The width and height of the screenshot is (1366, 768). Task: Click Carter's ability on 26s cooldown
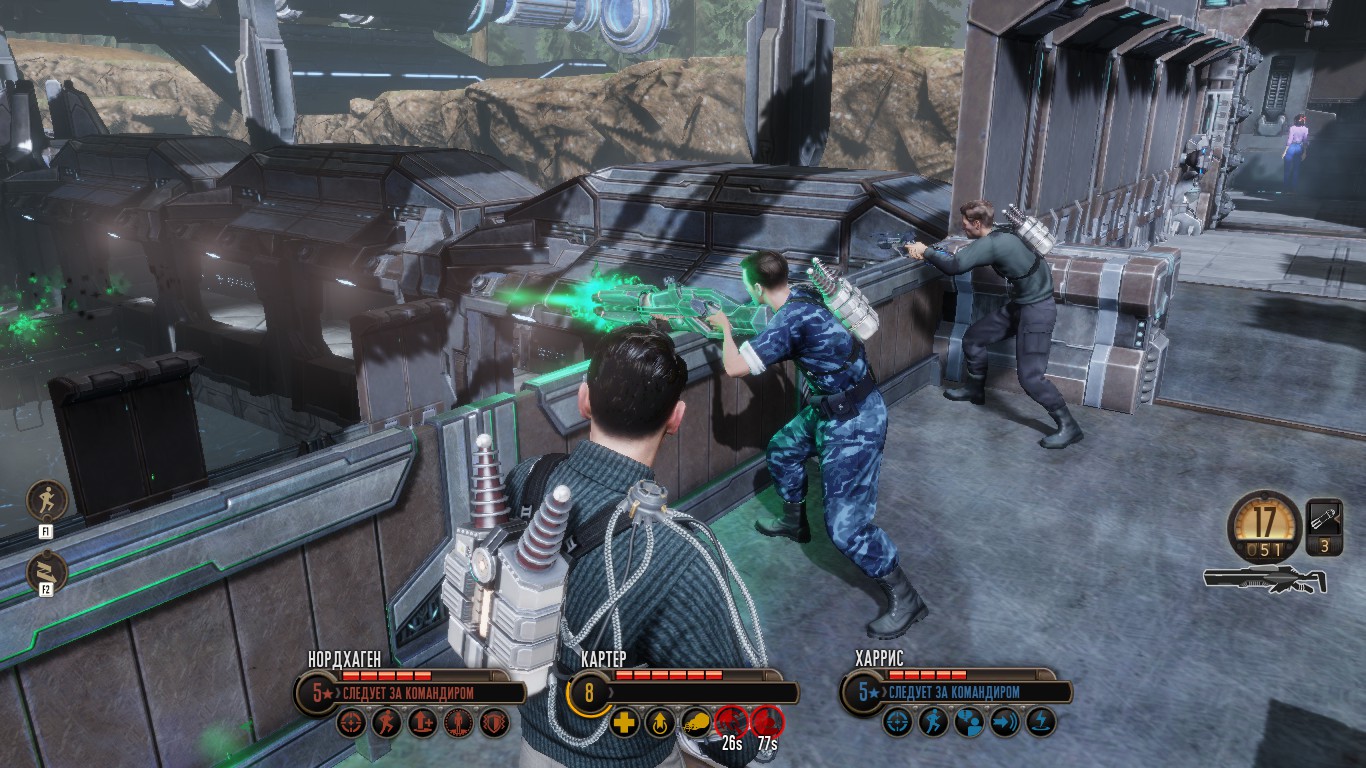point(732,722)
